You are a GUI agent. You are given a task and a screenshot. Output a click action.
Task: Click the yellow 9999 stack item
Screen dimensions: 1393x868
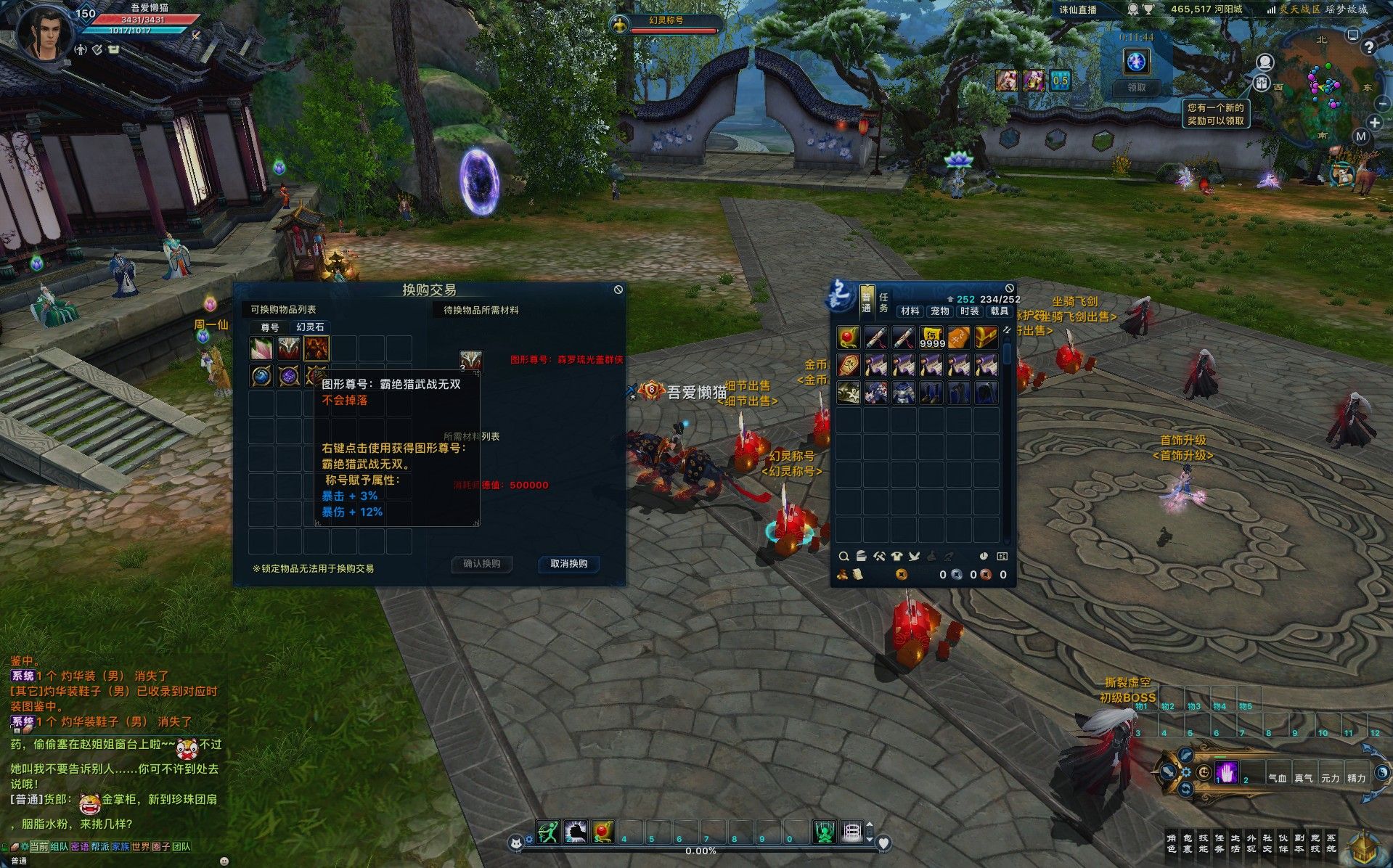pos(931,337)
